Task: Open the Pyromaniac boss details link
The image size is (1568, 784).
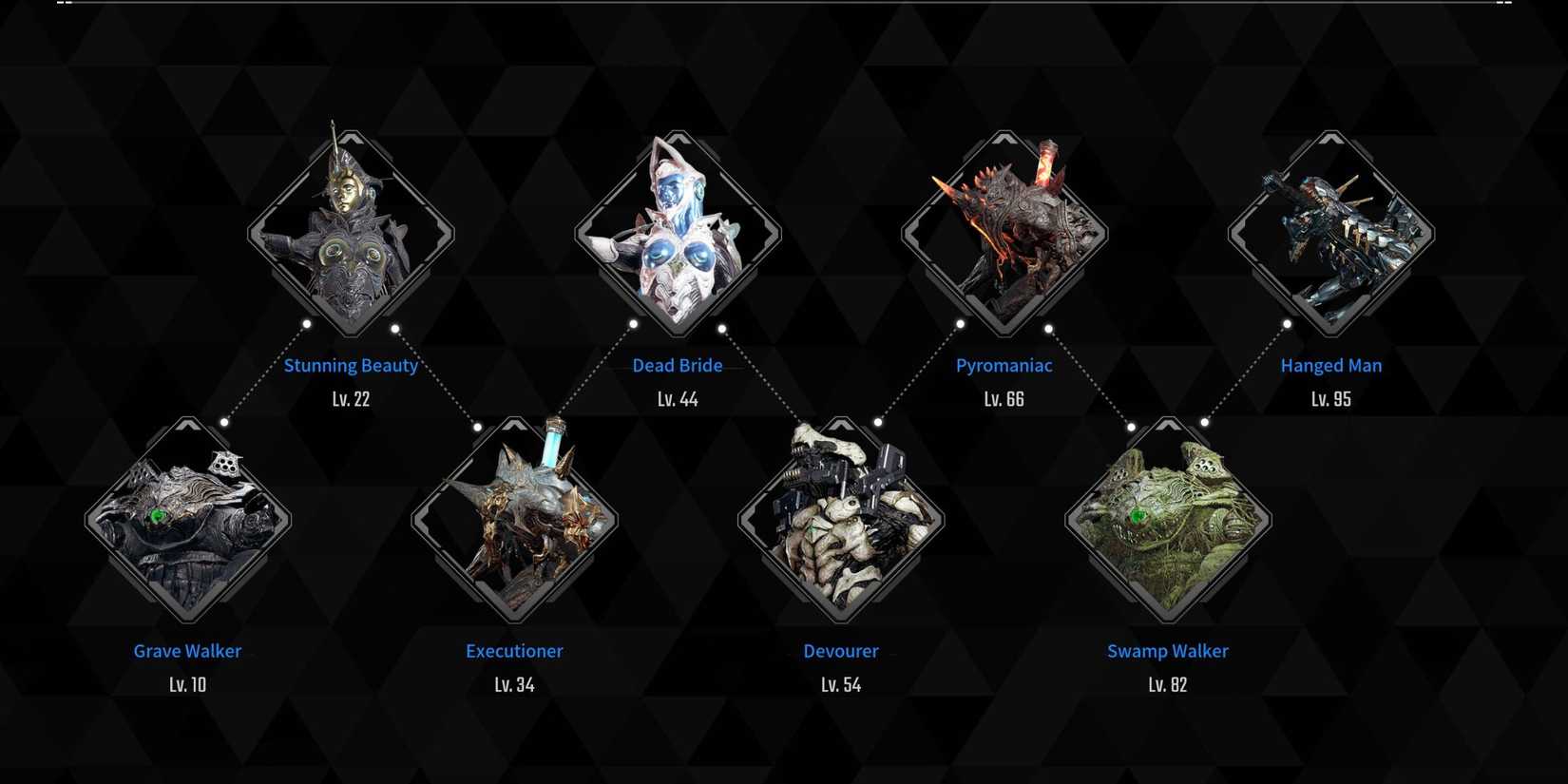Action: pos(1004,365)
